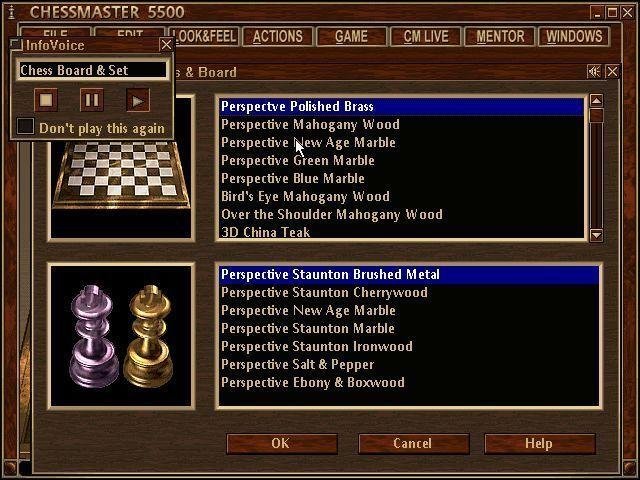Confirm selection with the OK button
Screen dimensions: 640x480
(280, 443)
